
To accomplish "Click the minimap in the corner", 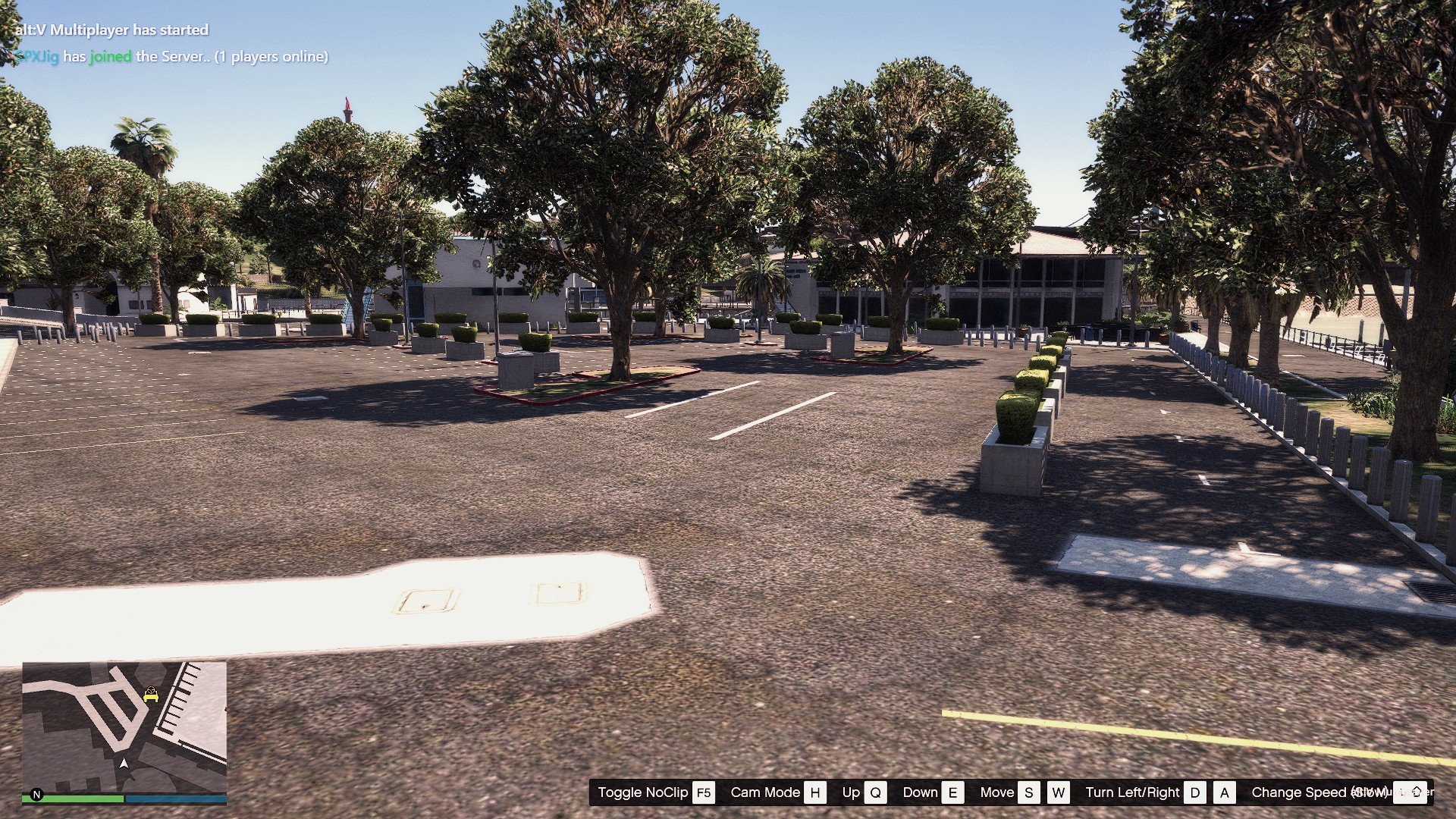I will pyautogui.click(x=124, y=726).
